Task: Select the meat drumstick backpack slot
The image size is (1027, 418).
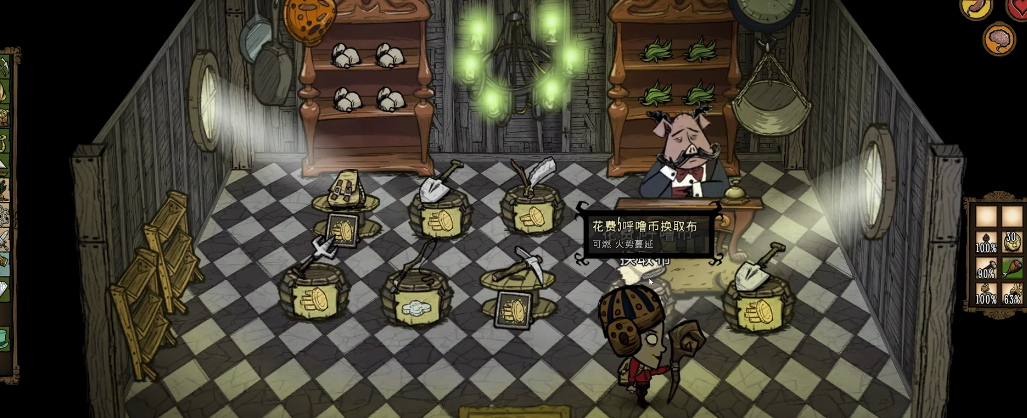Action: point(1012,268)
